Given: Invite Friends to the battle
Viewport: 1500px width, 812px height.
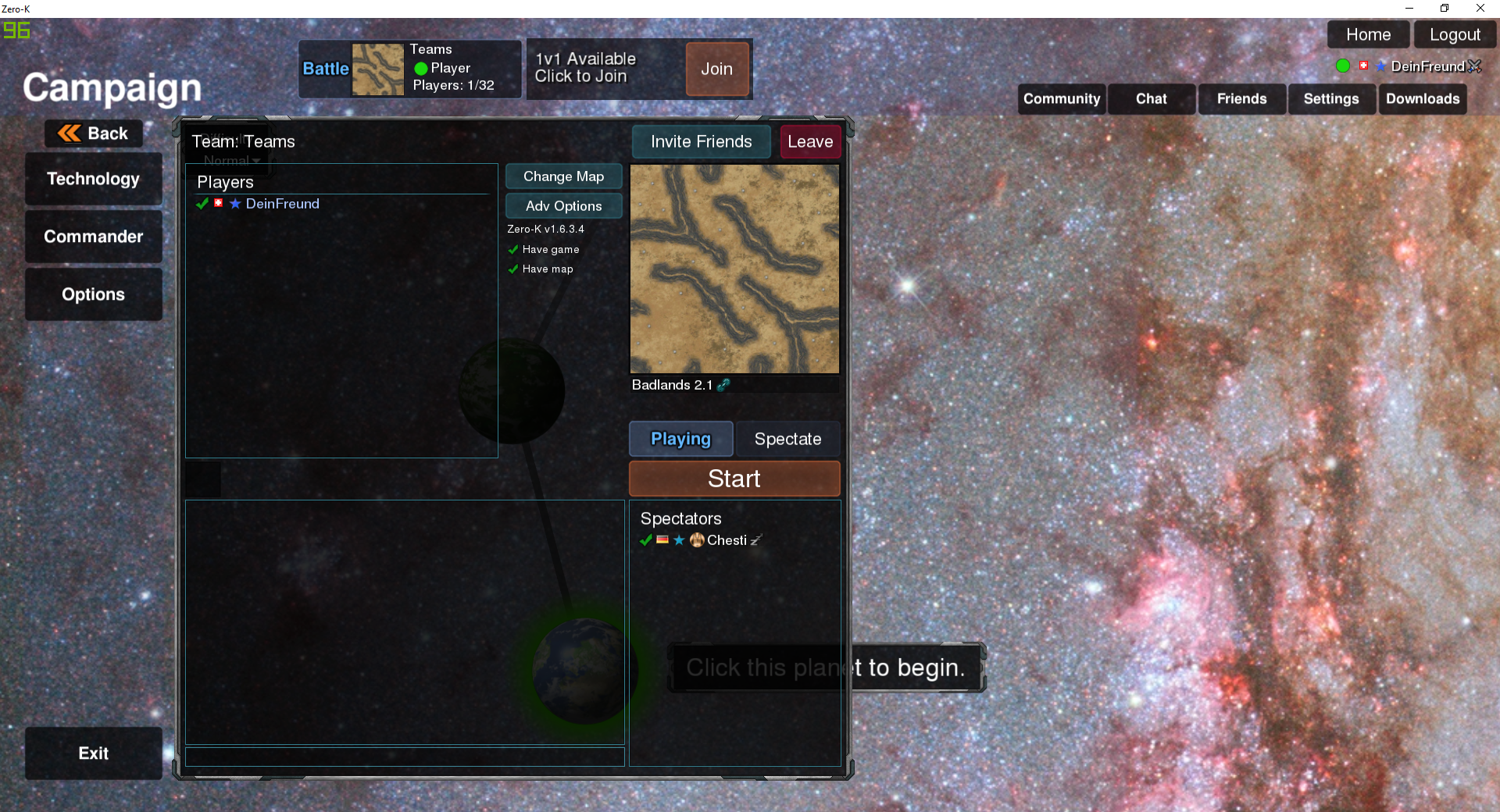Looking at the screenshot, I should point(701,142).
